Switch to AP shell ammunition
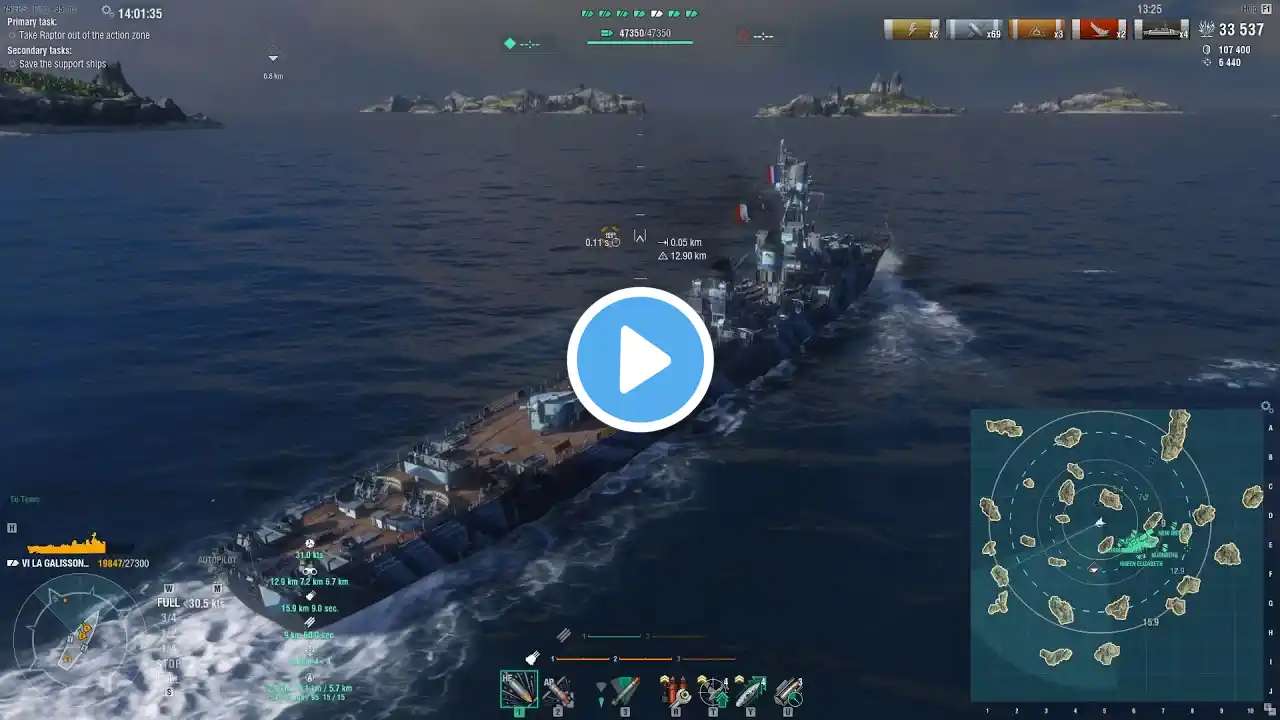The width and height of the screenshot is (1280, 720). (557, 690)
